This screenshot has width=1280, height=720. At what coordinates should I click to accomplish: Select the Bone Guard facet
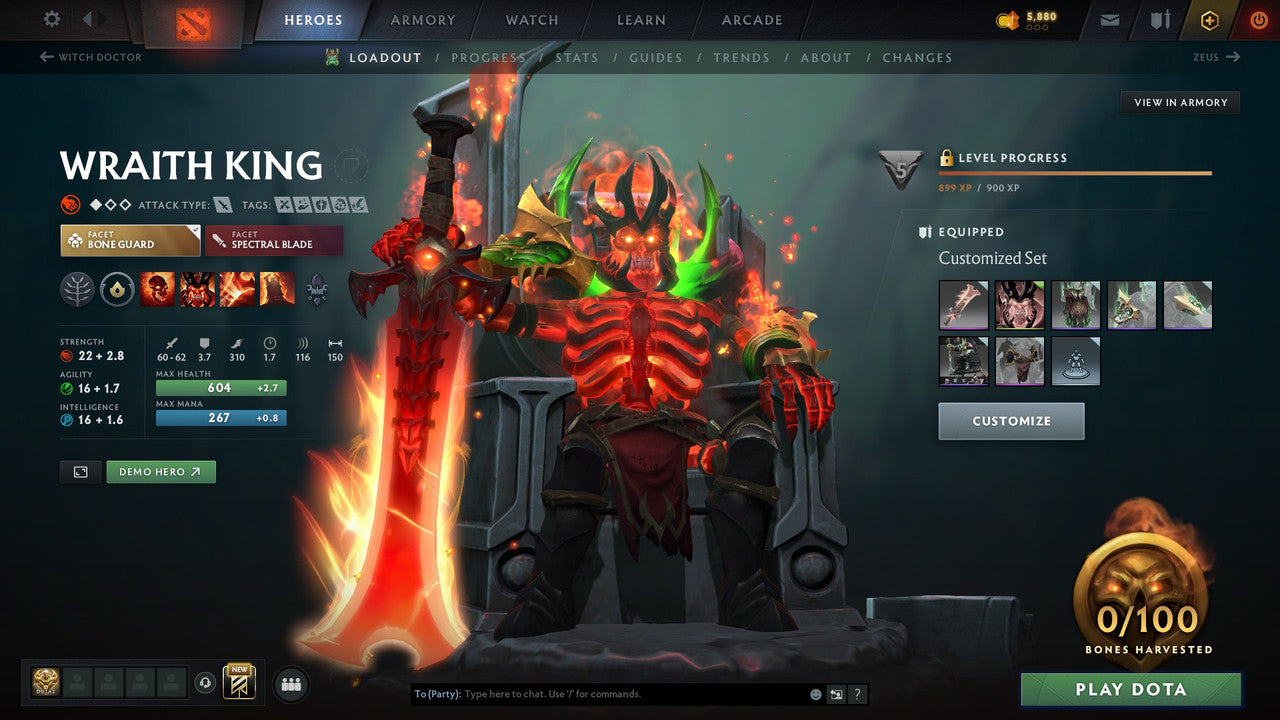(130, 240)
